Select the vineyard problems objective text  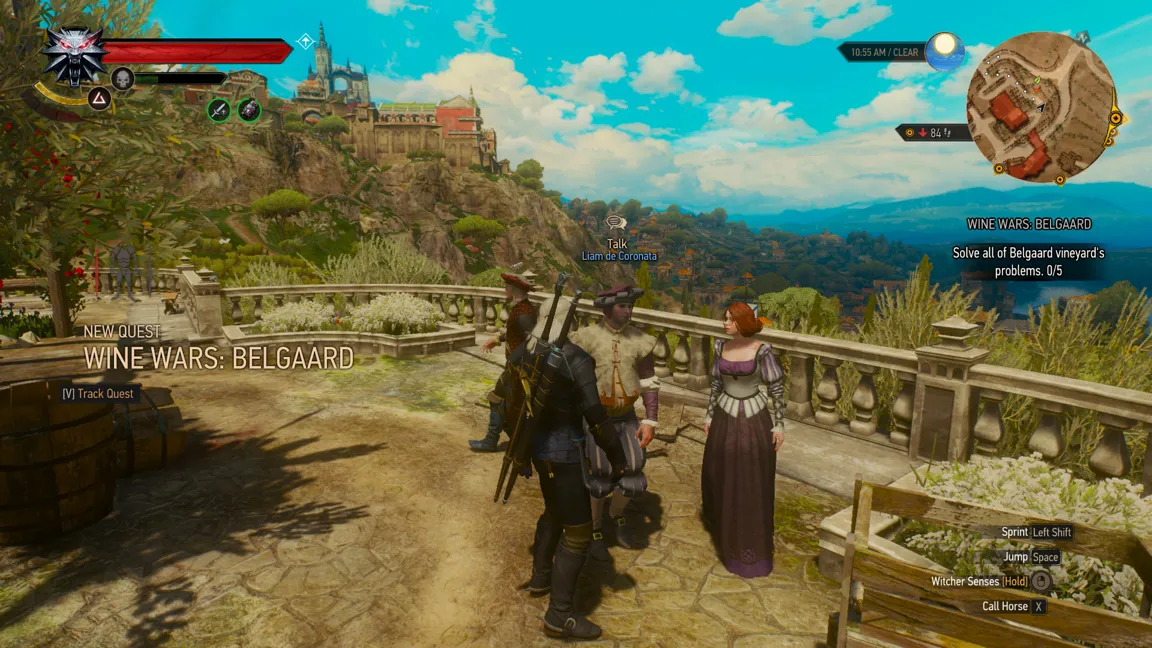click(x=1027, y=262)
